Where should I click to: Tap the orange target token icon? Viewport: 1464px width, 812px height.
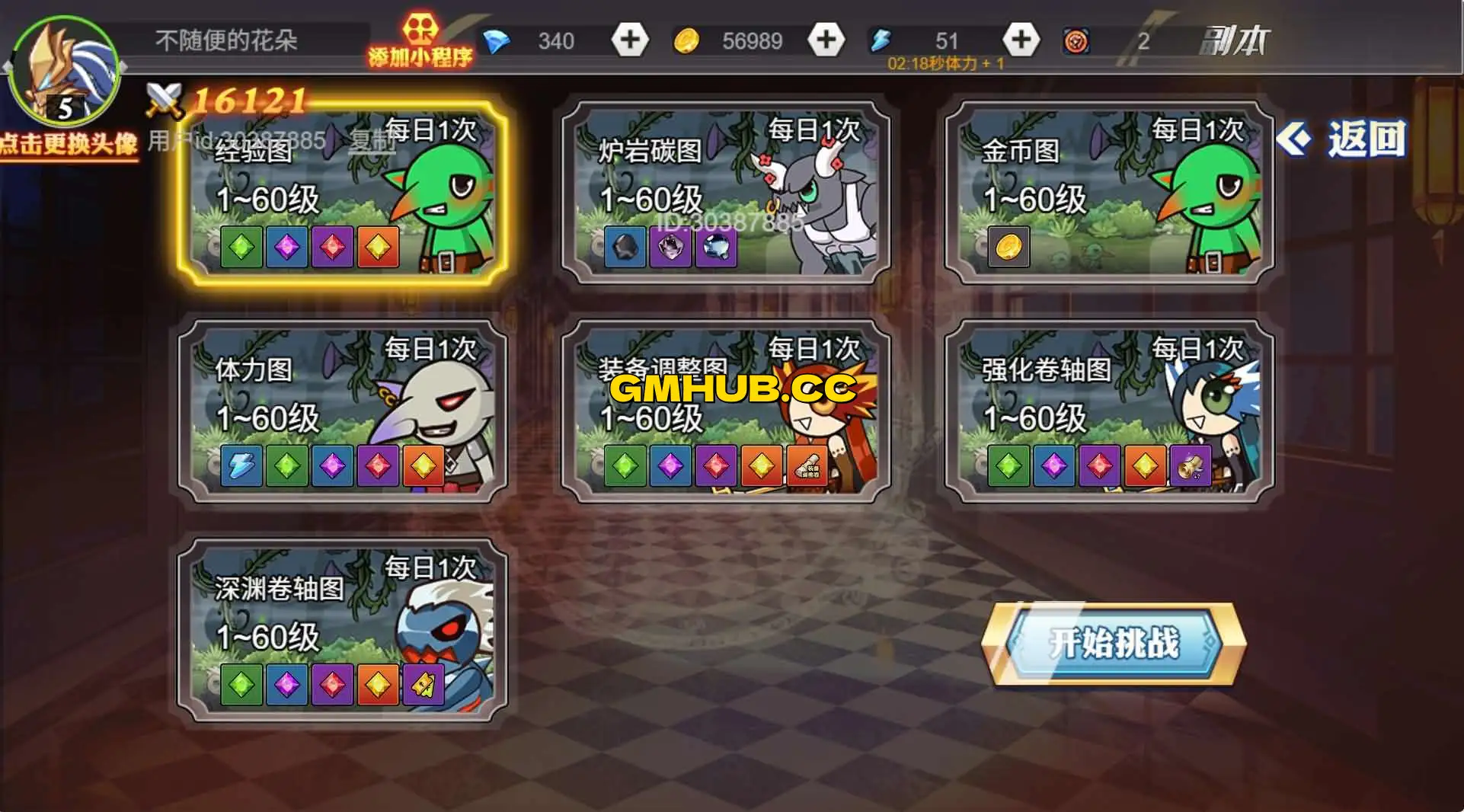tap(1076, 41)
